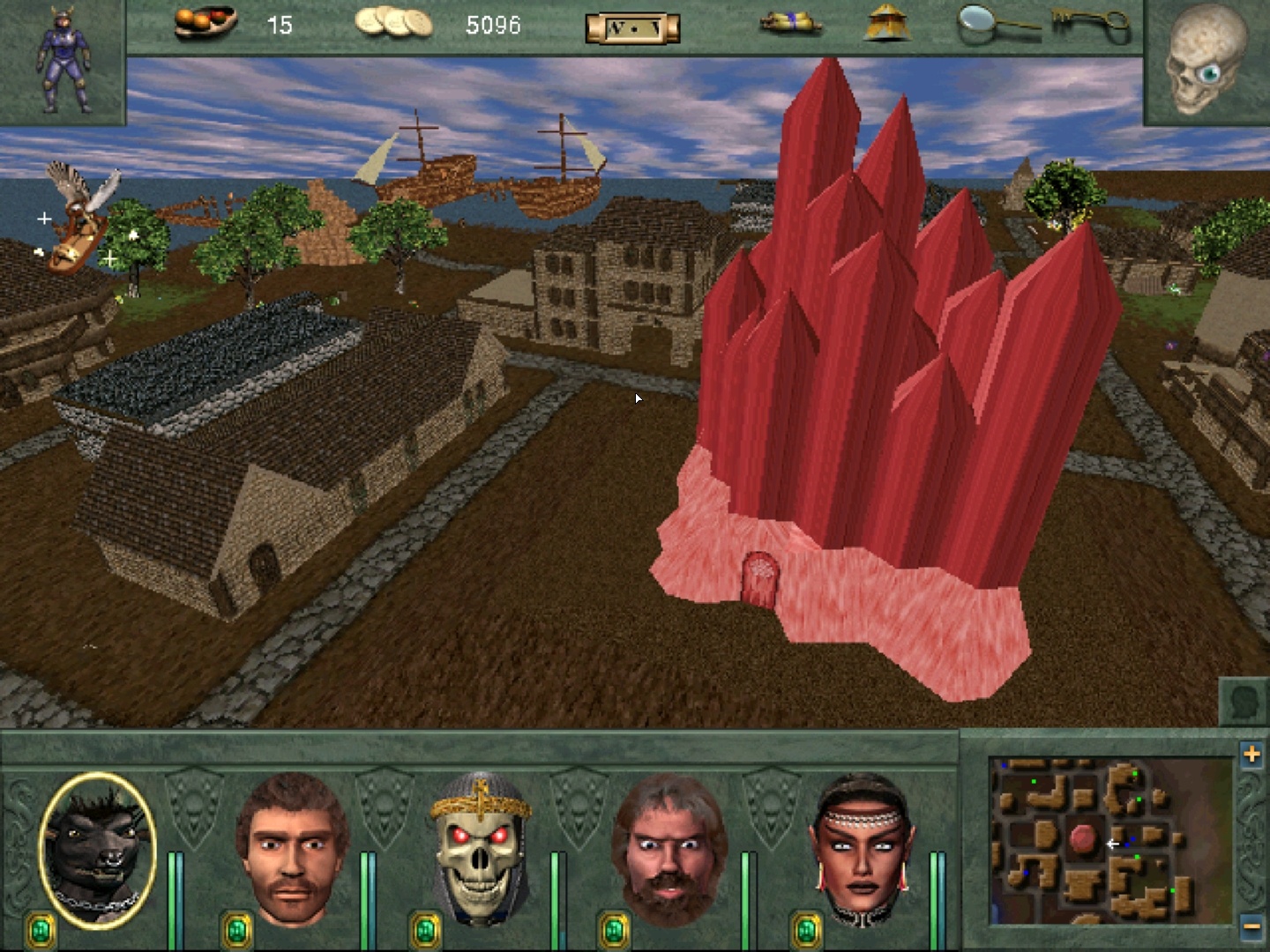1270x952 pixels.
Task: Click the town minimap
Action: tap(1111, 840)
